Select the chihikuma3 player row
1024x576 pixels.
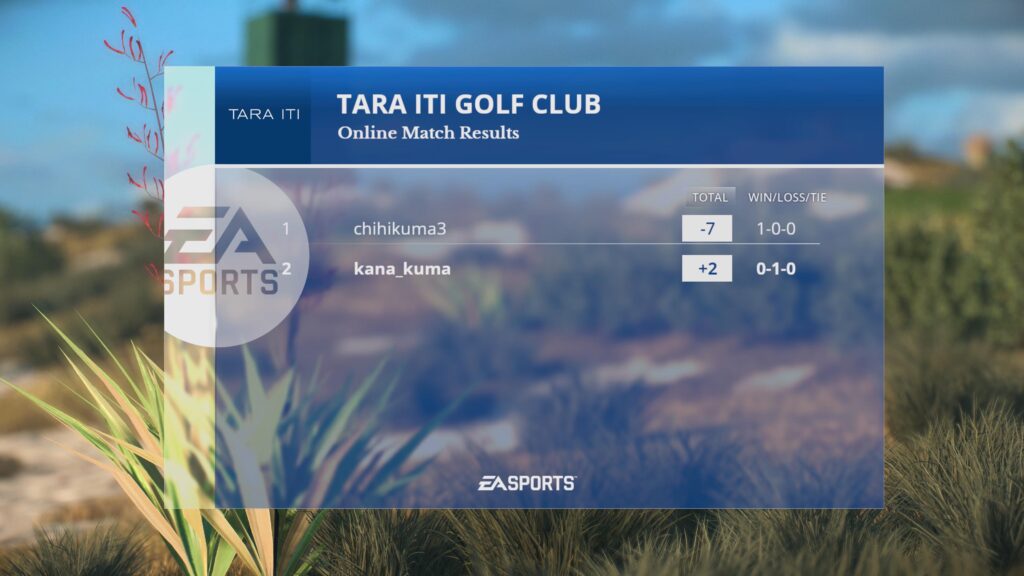click(400, 229)
